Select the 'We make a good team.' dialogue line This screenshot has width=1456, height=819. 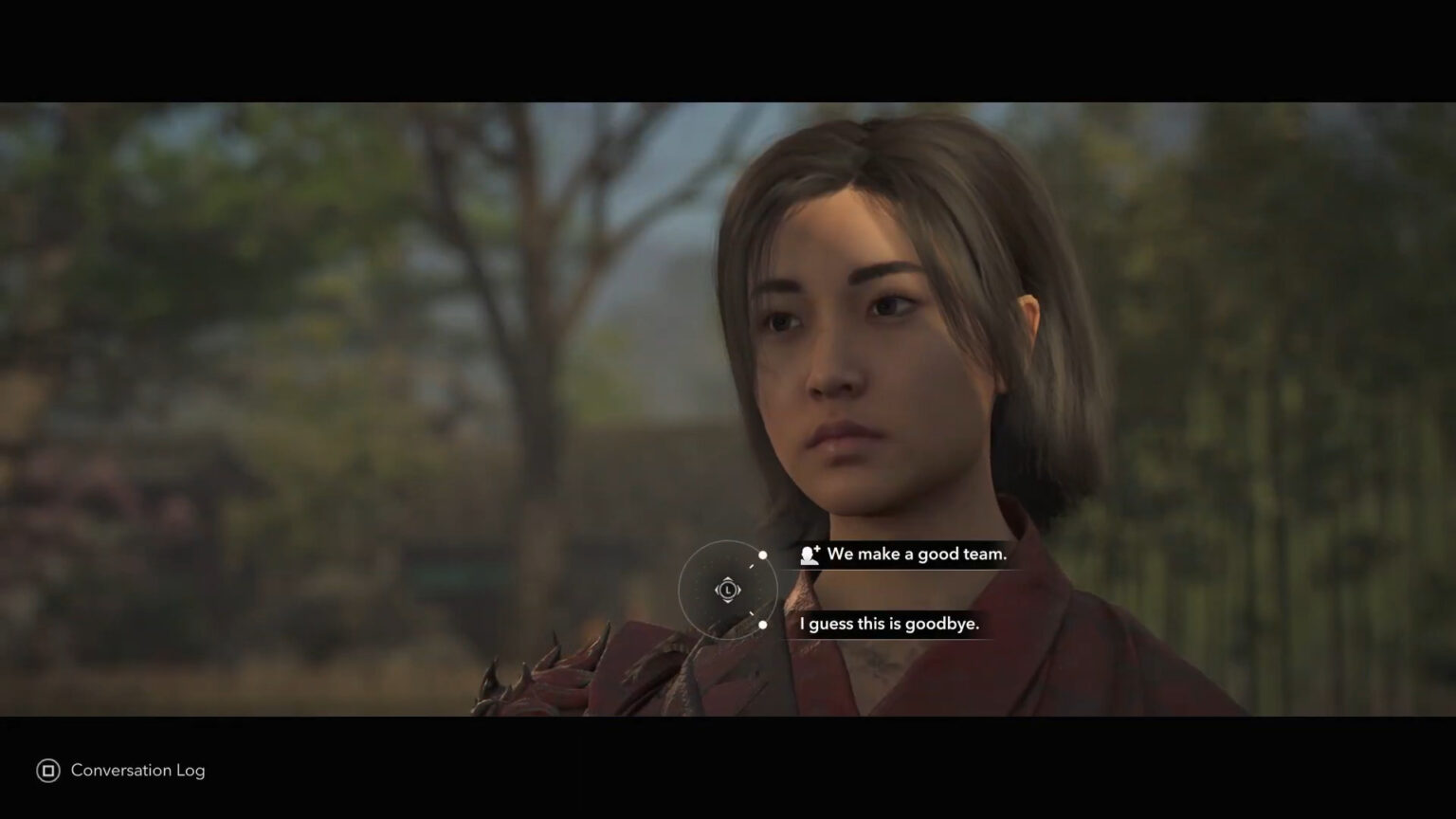(x=916, y=555)
